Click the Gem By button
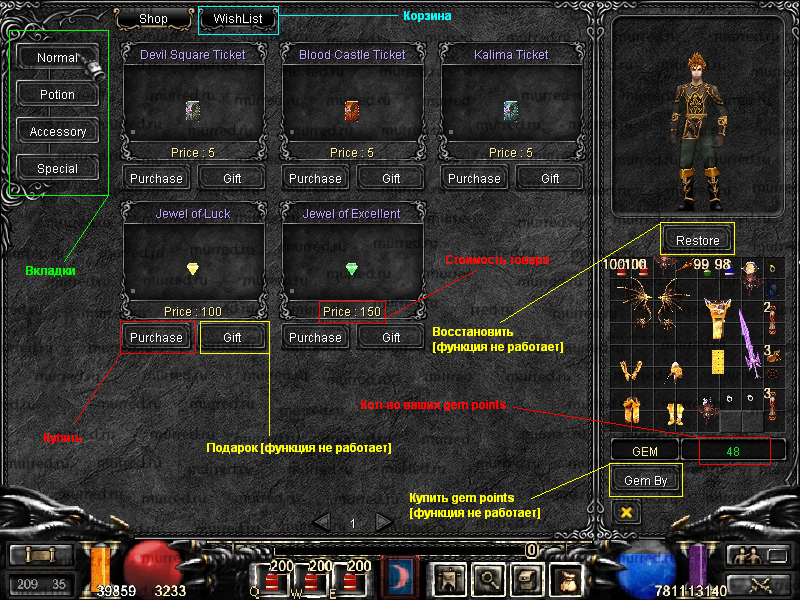Screen dimensions: 800x600 [645, 480]
